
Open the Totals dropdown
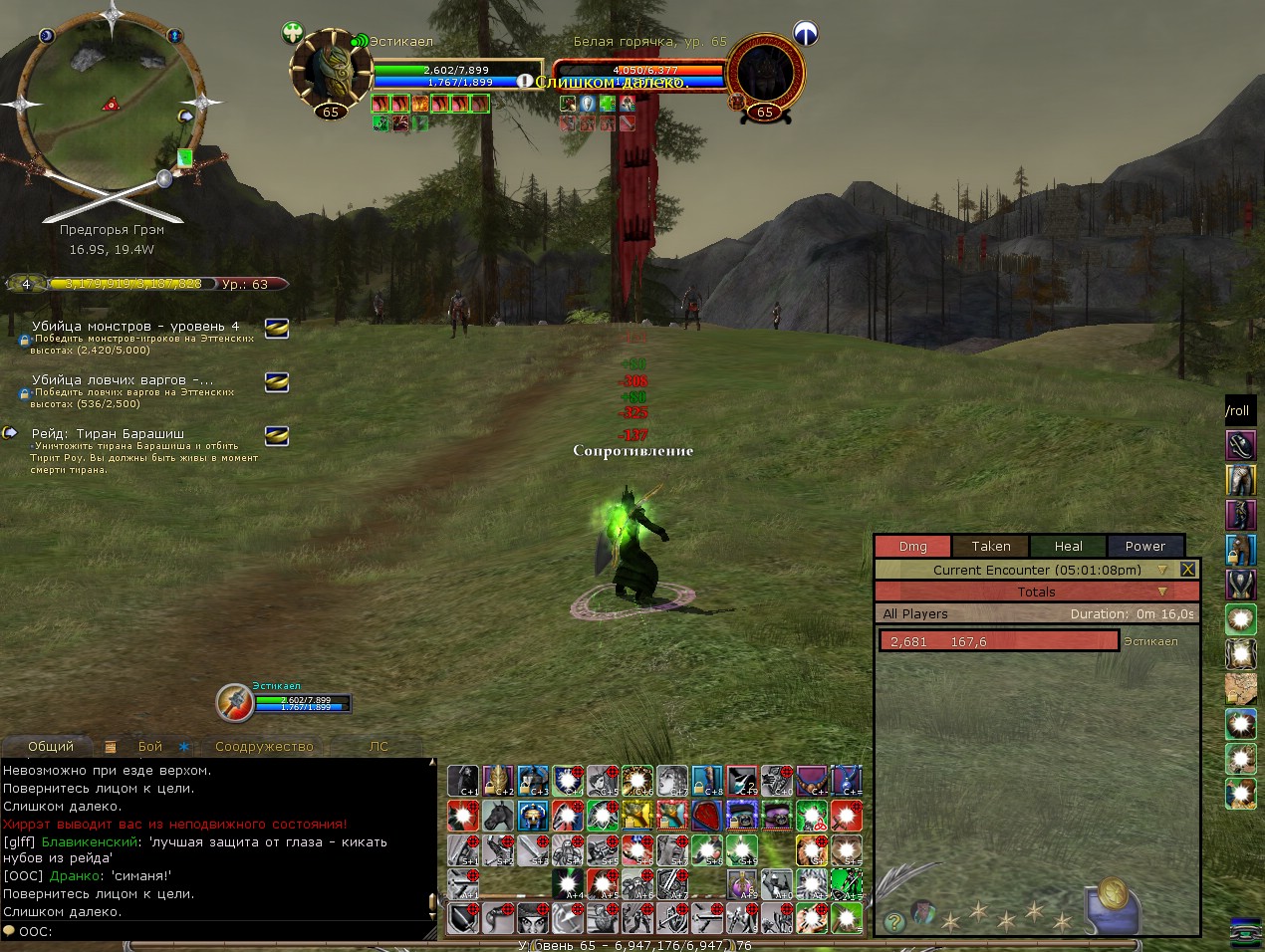(x=1161, y=592)
